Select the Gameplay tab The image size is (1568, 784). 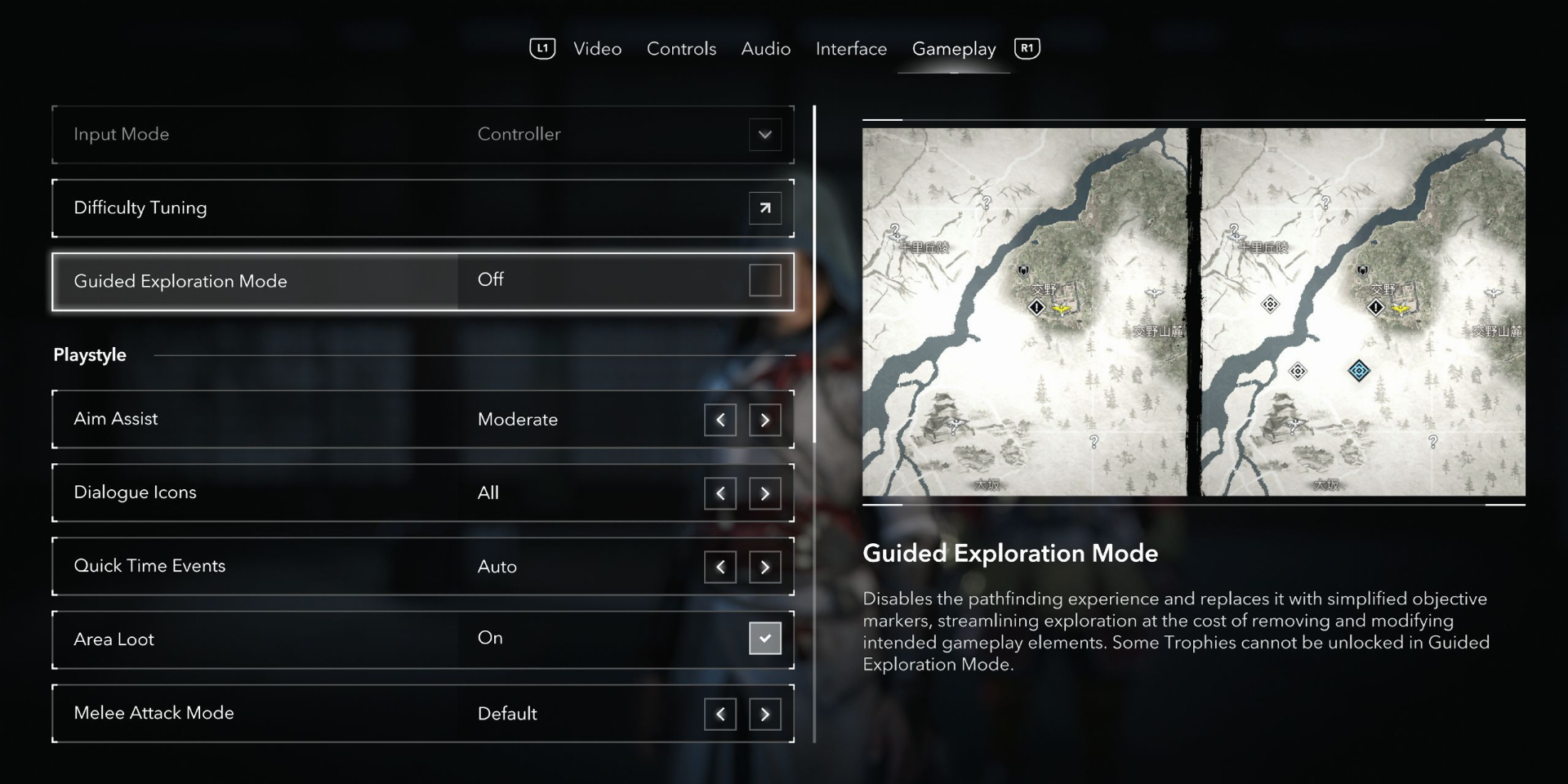tap(954, 49)
